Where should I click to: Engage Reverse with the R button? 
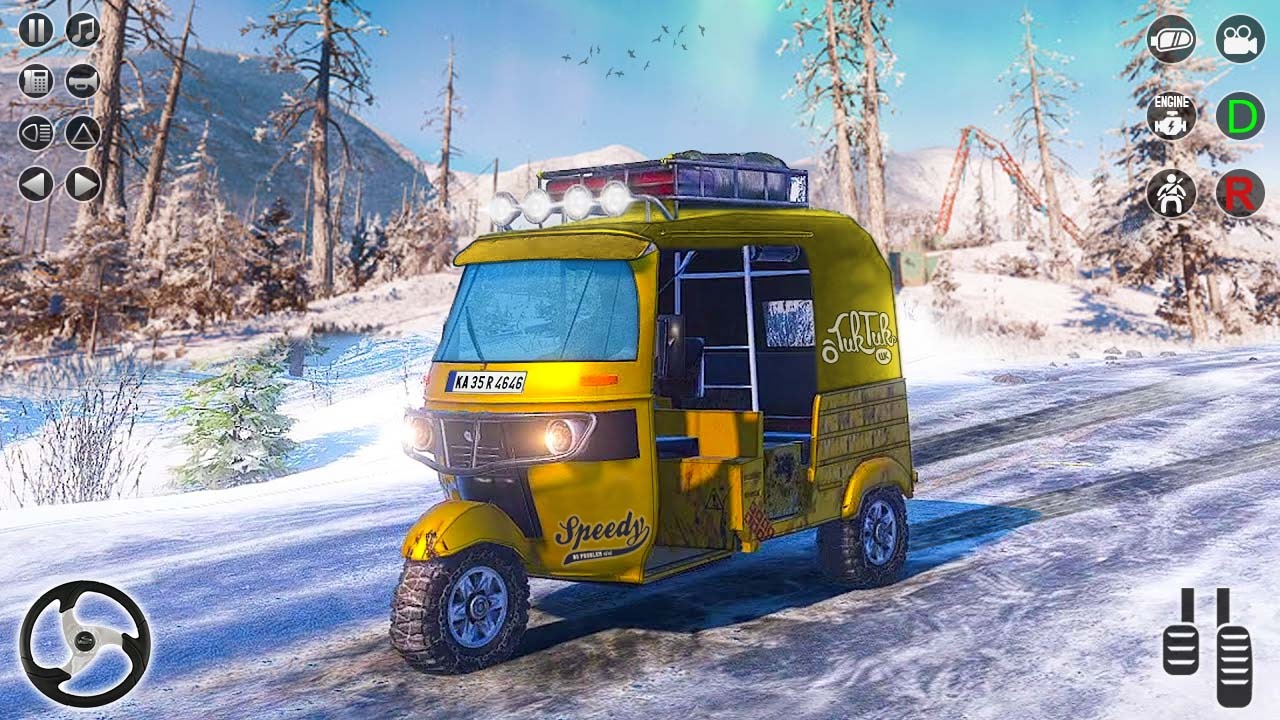click(1241, 191)
